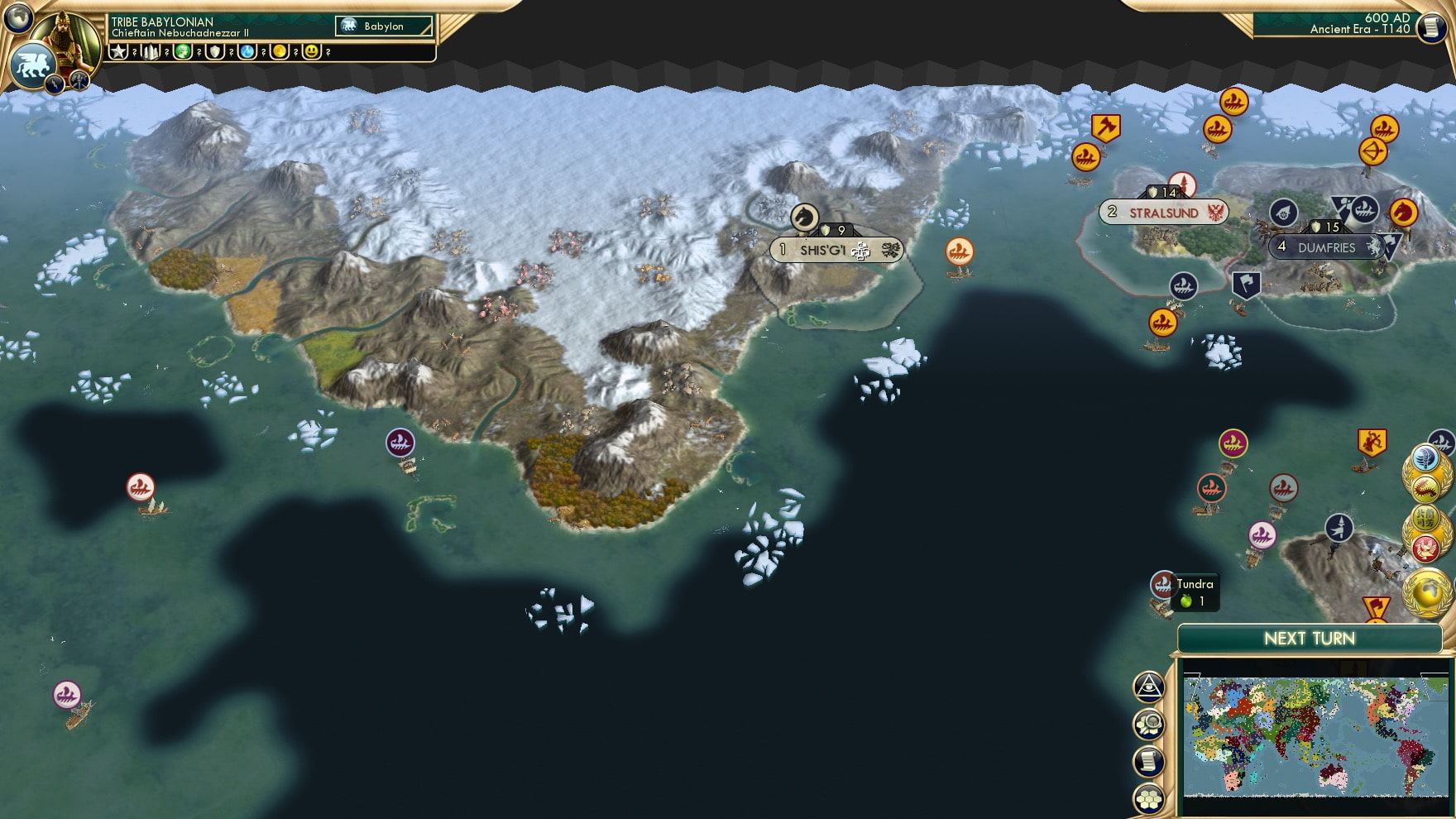
Task: Click the green culture icon in the top bar
Action: 184,51
